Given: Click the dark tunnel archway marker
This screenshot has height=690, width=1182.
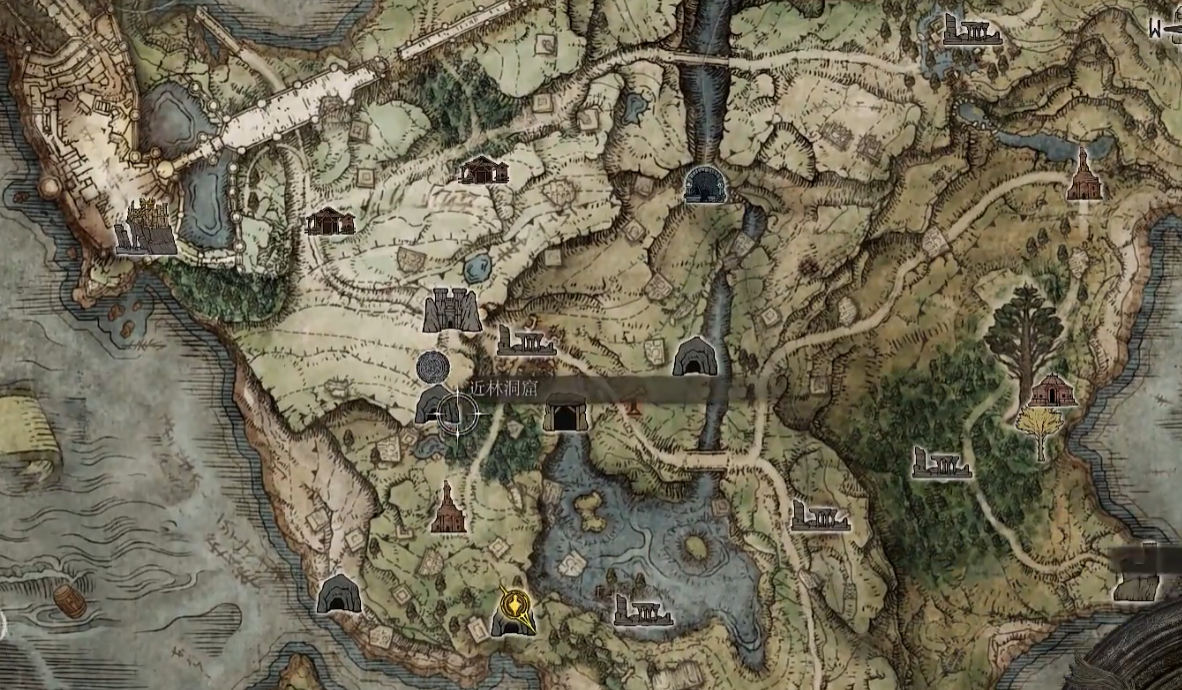Looking at the screenshot, I should (x=706, y=184).
